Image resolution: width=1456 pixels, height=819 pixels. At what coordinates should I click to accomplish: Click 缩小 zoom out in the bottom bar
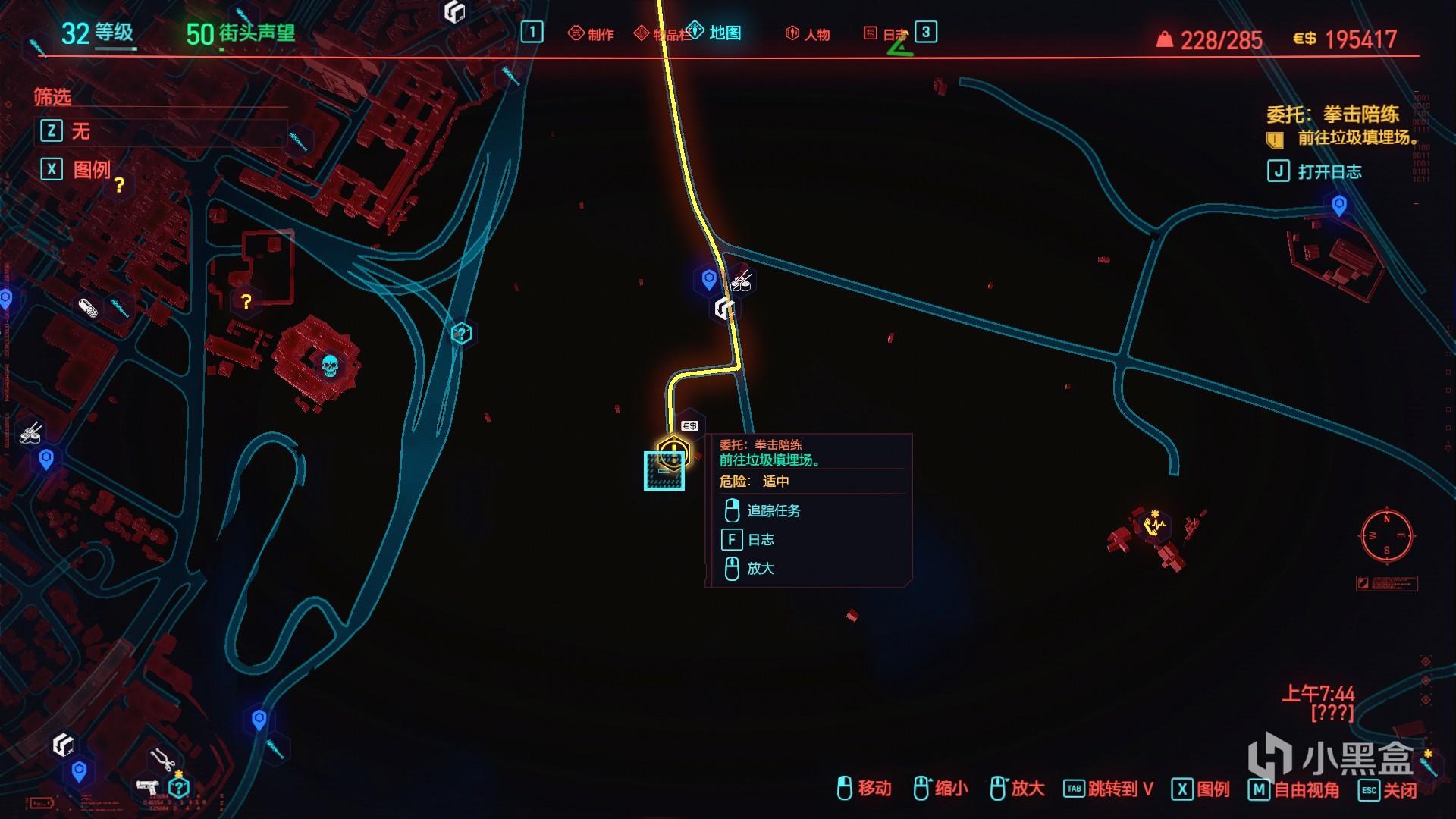click(941, 789)
